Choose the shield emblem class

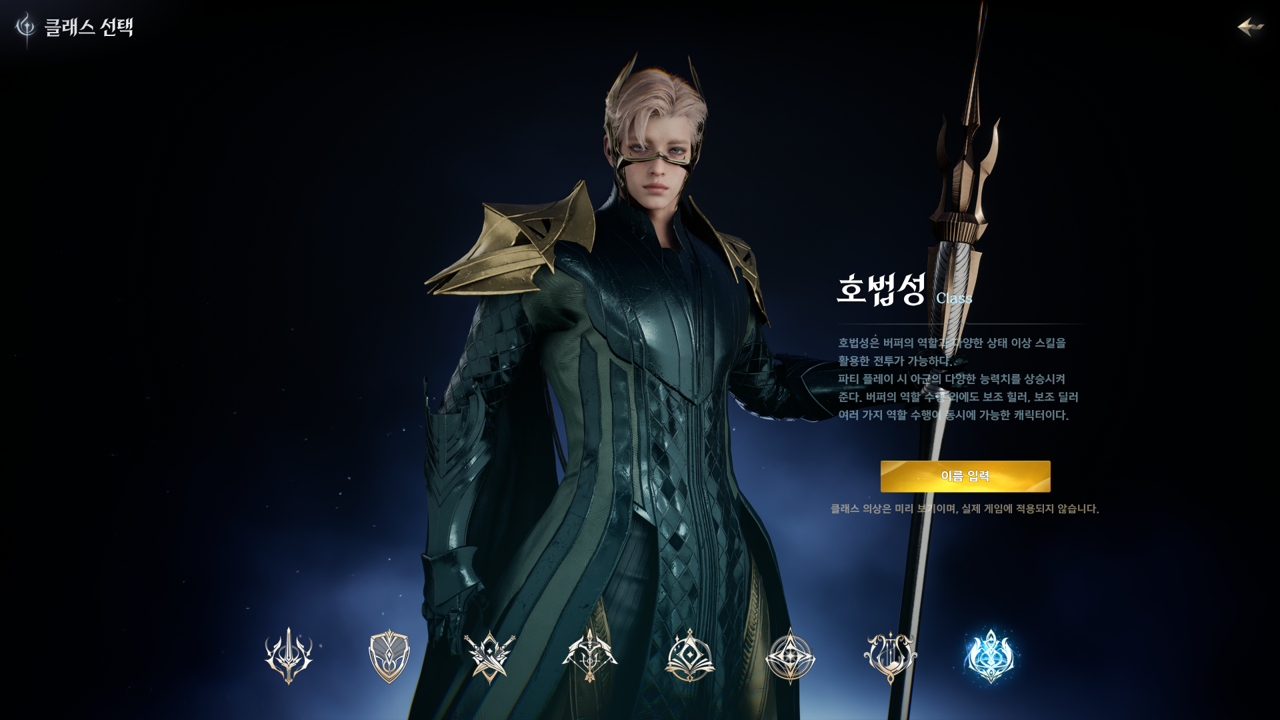click(389, 656)
